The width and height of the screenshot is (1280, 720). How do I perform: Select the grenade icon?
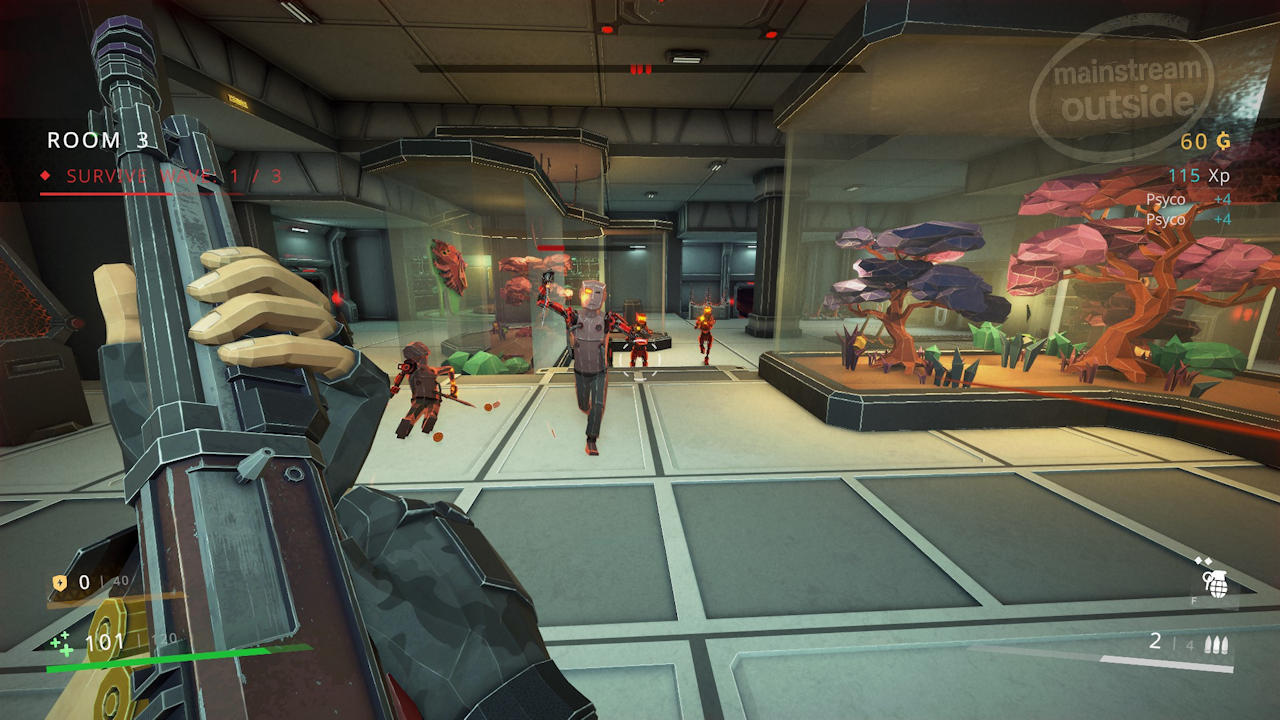1215,582
